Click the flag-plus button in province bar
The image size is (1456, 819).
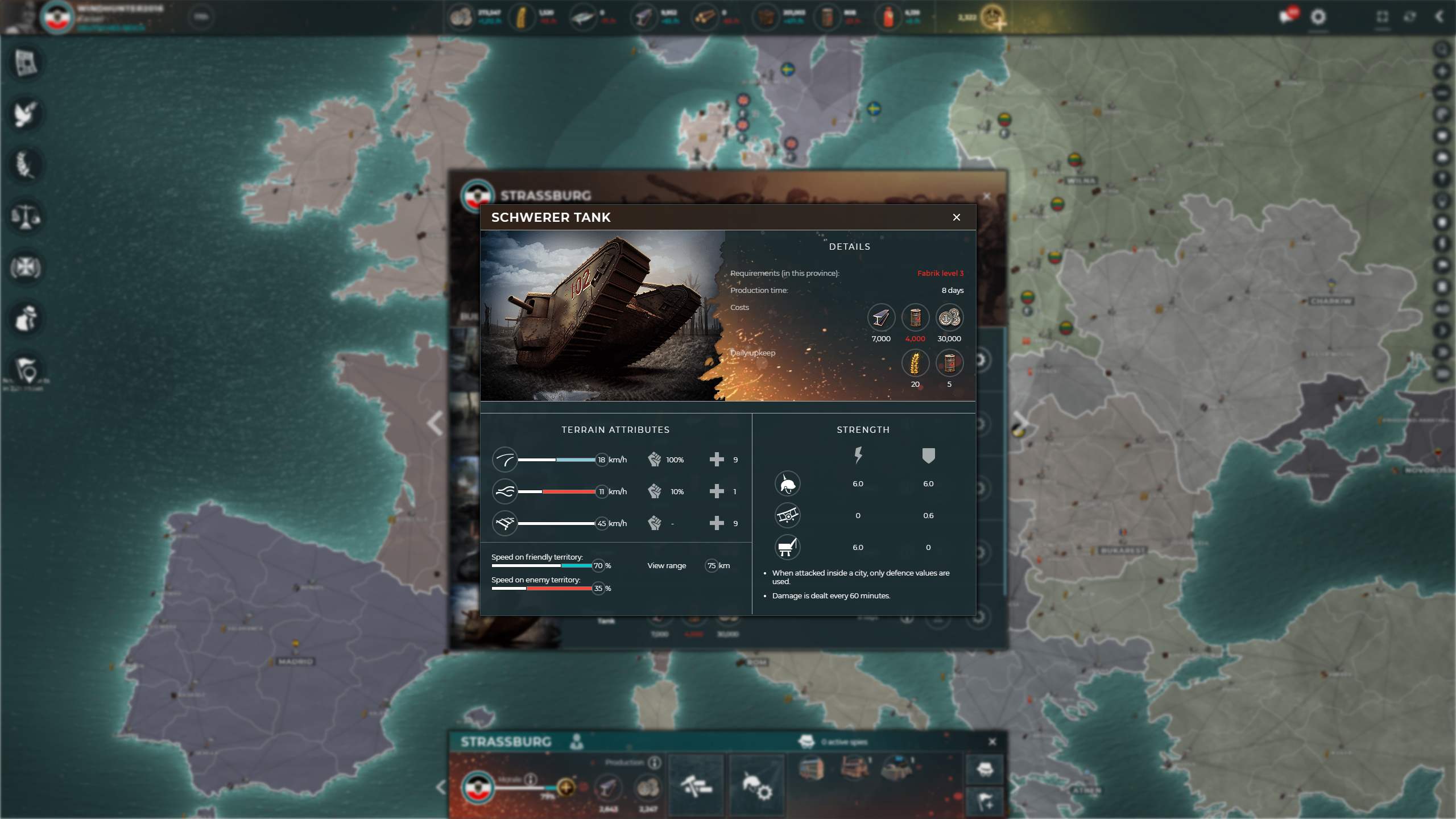pos(985,803)
